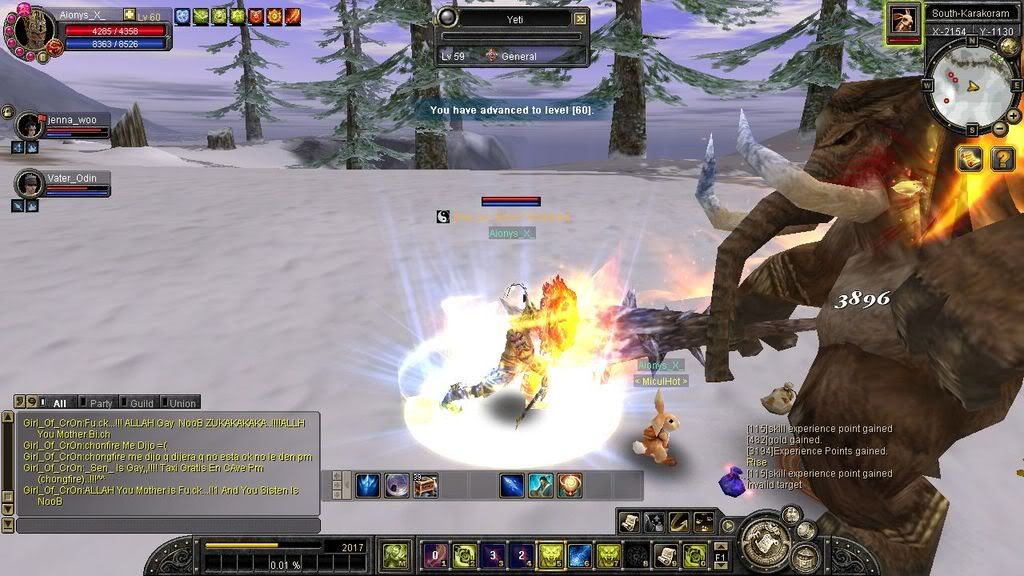Viewport: 1024px width, 576px height.
Task: Zoom out the minimap
Action: (1000, 128)
